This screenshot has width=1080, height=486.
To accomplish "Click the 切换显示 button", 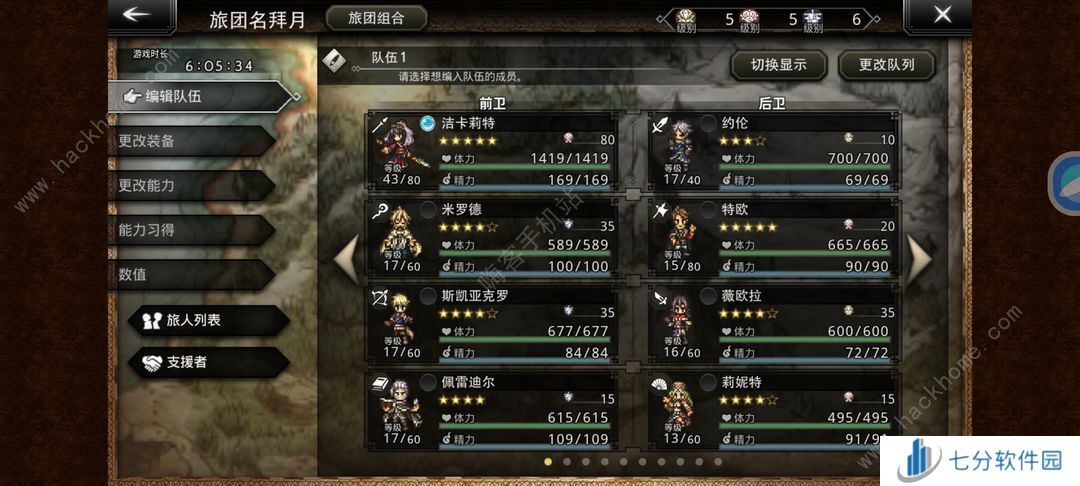I will (x=779, y=66).
